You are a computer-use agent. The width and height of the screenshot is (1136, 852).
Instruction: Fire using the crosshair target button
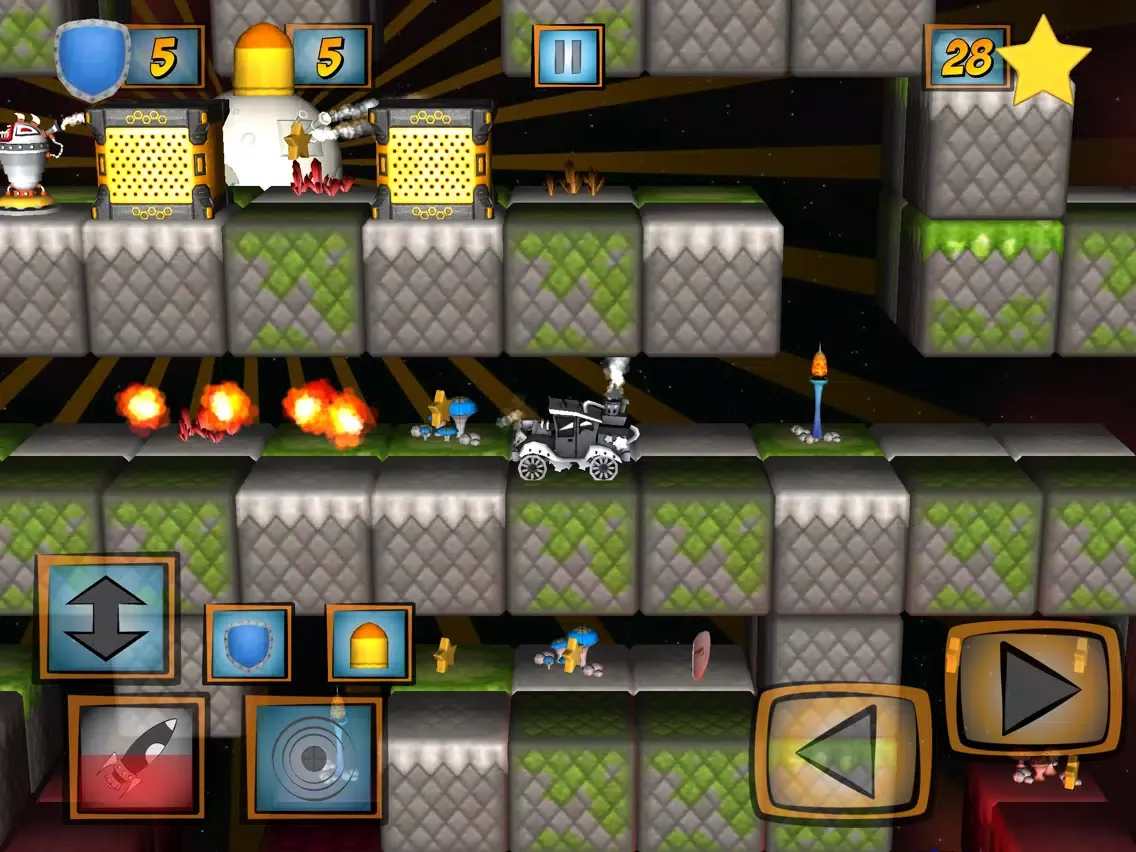point(314,757)
